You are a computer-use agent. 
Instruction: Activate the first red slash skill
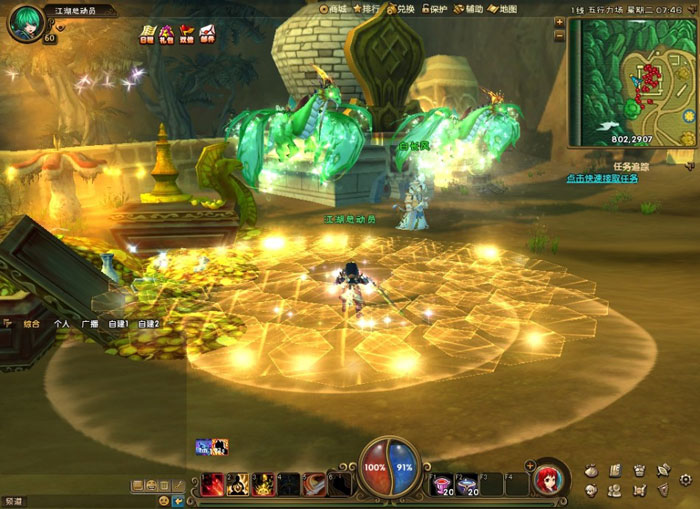pyautogui.click(x=212, y=485)
